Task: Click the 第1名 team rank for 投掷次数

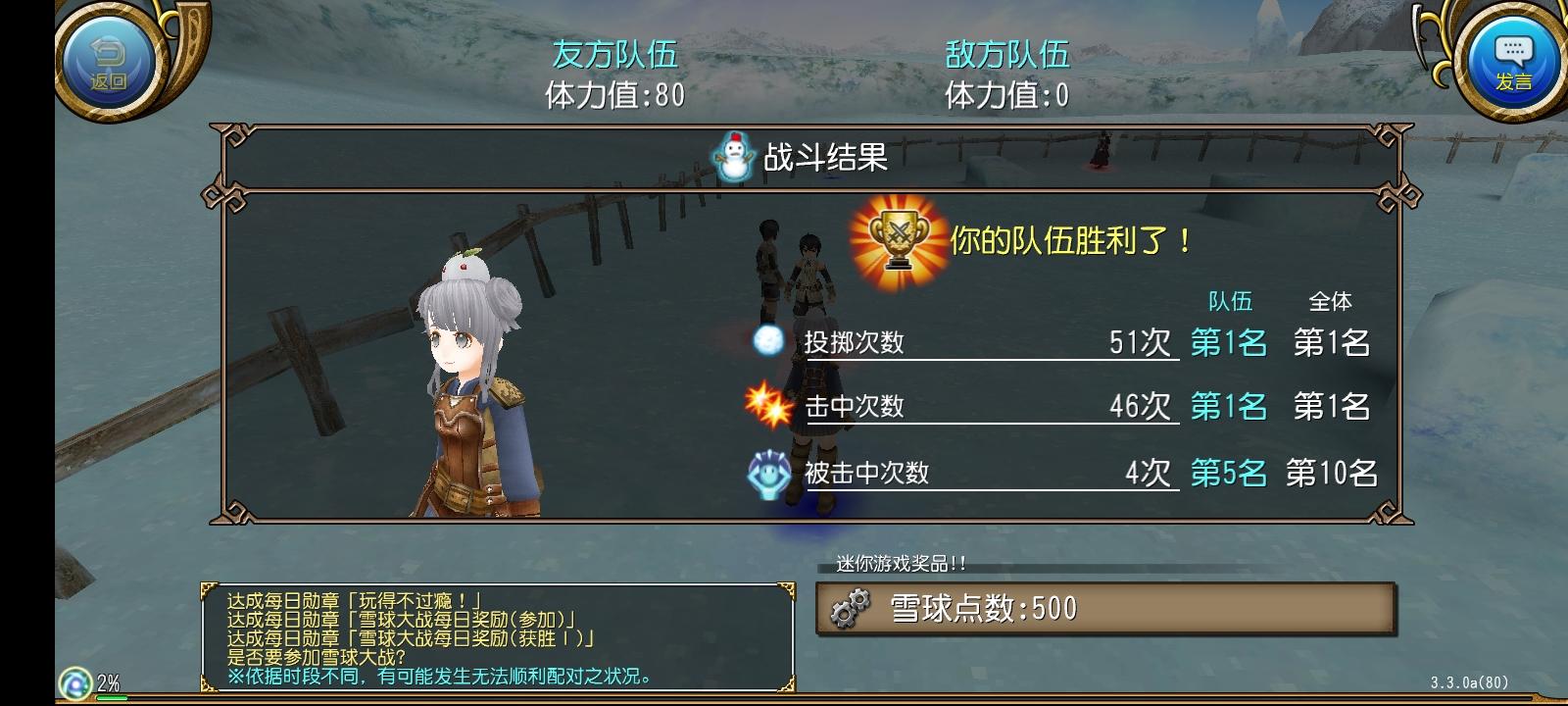Action: pyautogui.click(x=1229, y=343)
